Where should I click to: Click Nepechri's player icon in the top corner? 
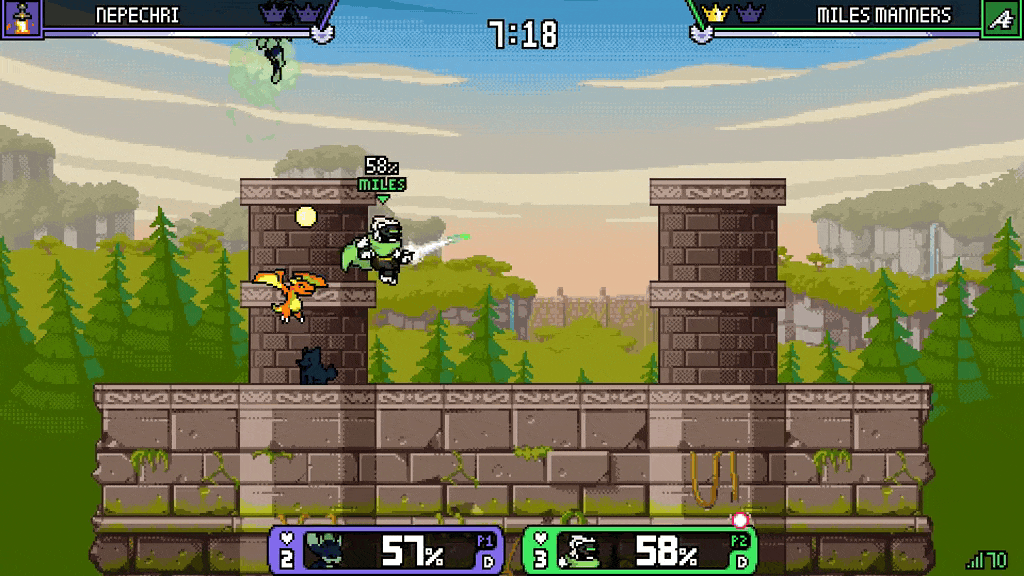[x=20, y=18]
